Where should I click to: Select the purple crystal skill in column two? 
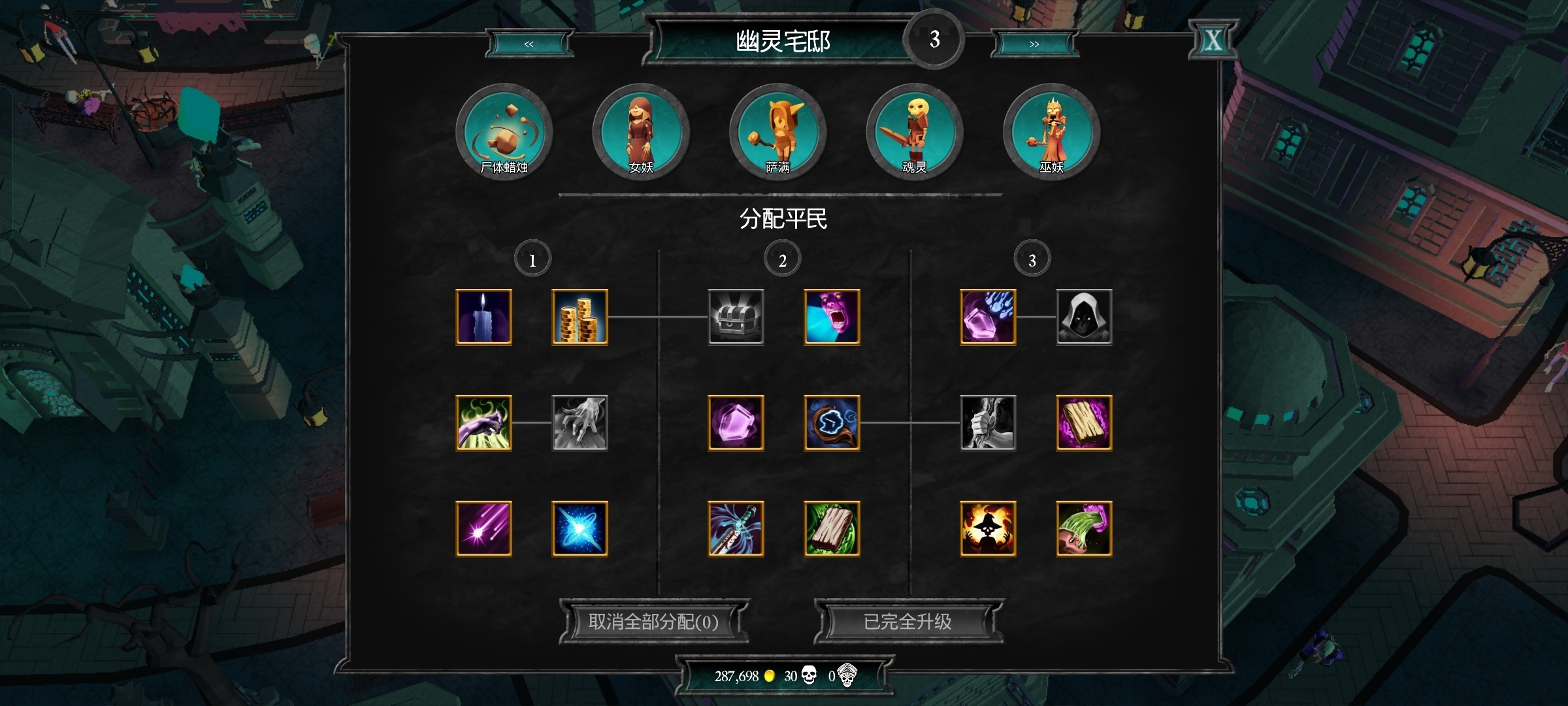(736, 423)
